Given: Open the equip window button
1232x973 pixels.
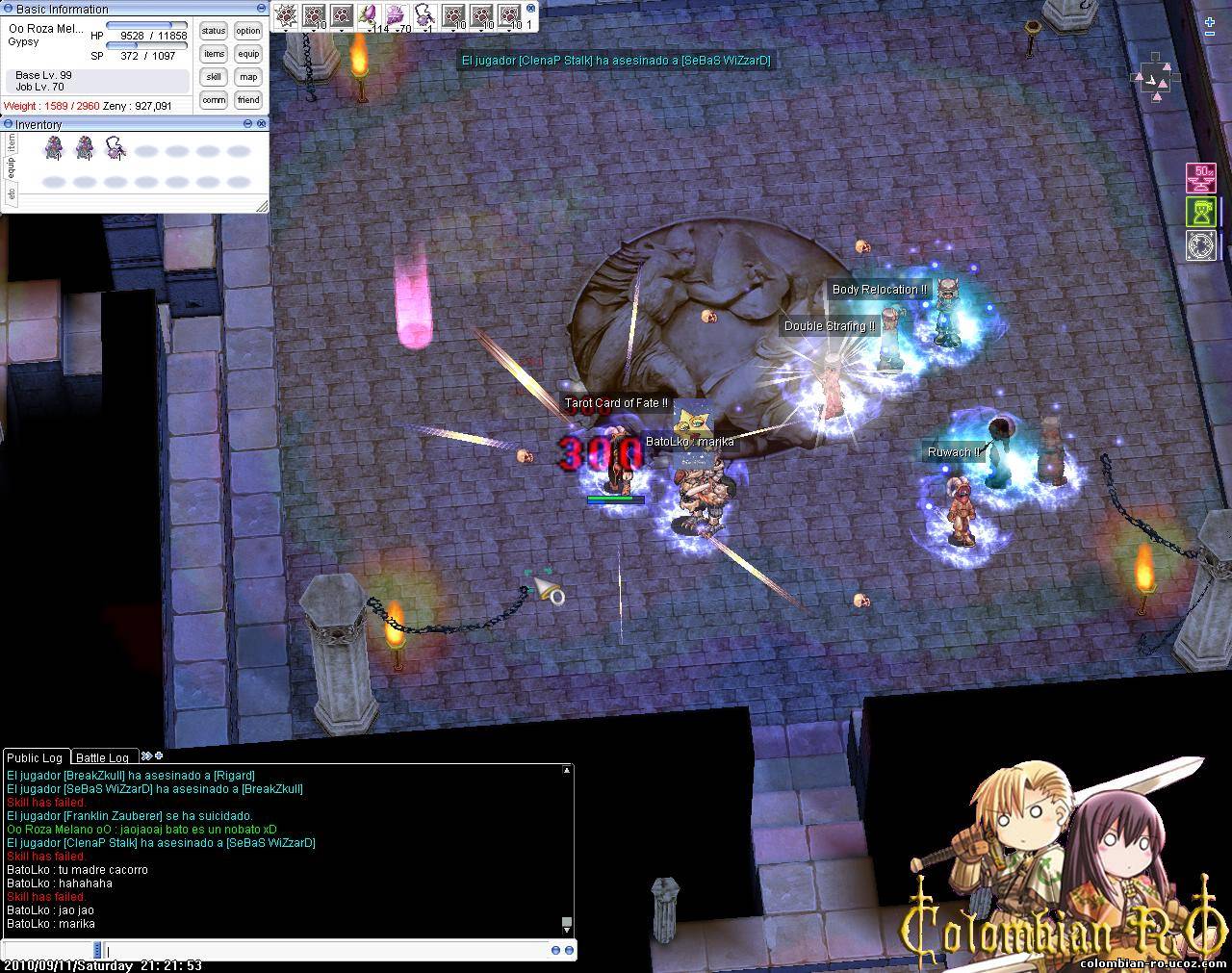Looking at the screenshot, I should [248, 54].
